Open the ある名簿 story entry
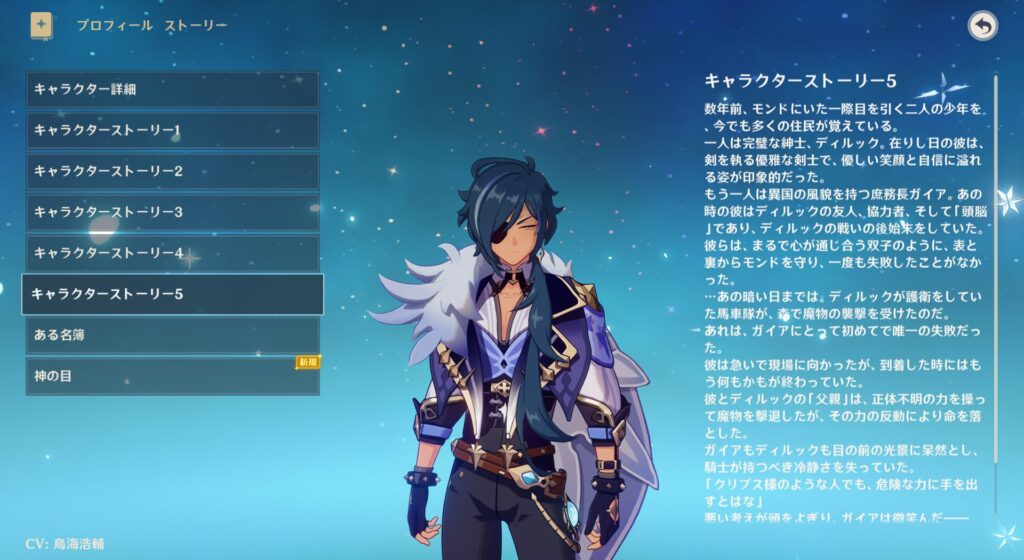This screenshot has width=1024, height=560. point(172,335)
